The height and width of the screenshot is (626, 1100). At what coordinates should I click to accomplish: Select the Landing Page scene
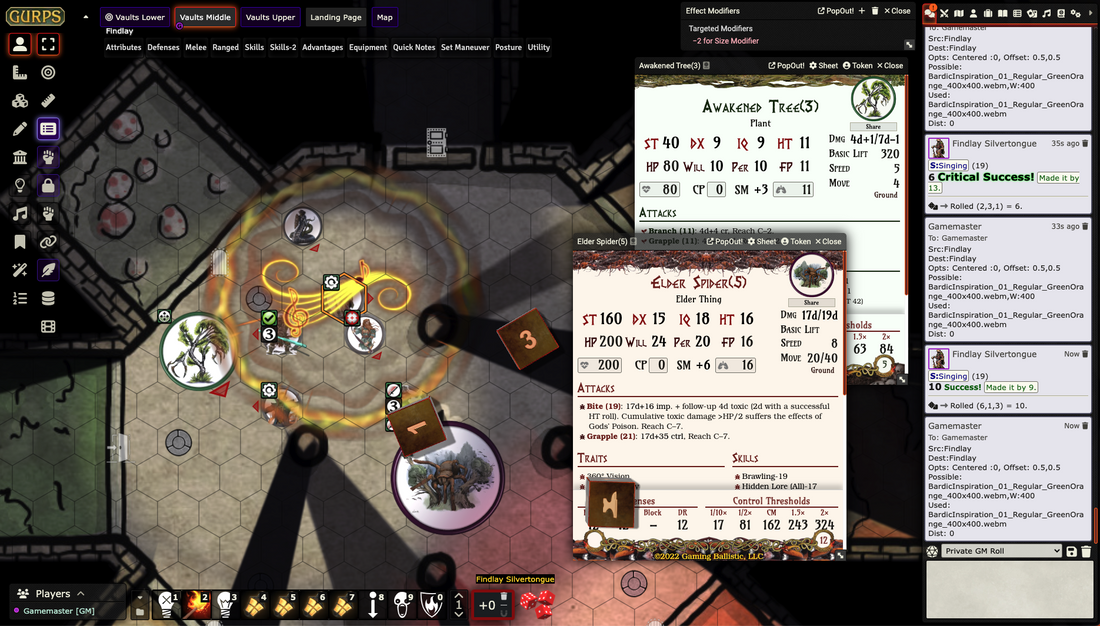[x=335, y=17]
